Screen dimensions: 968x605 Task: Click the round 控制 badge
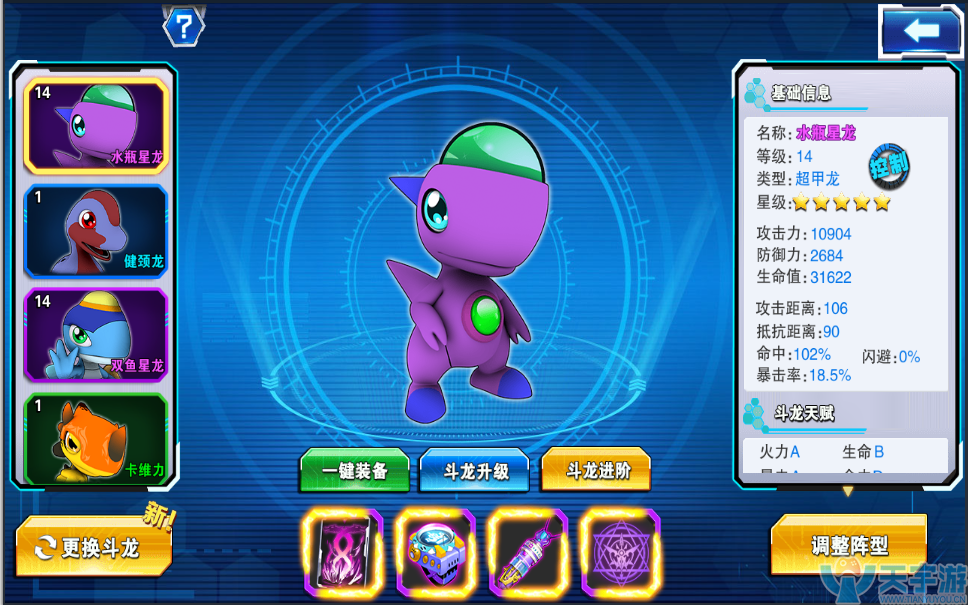point(888,166)
